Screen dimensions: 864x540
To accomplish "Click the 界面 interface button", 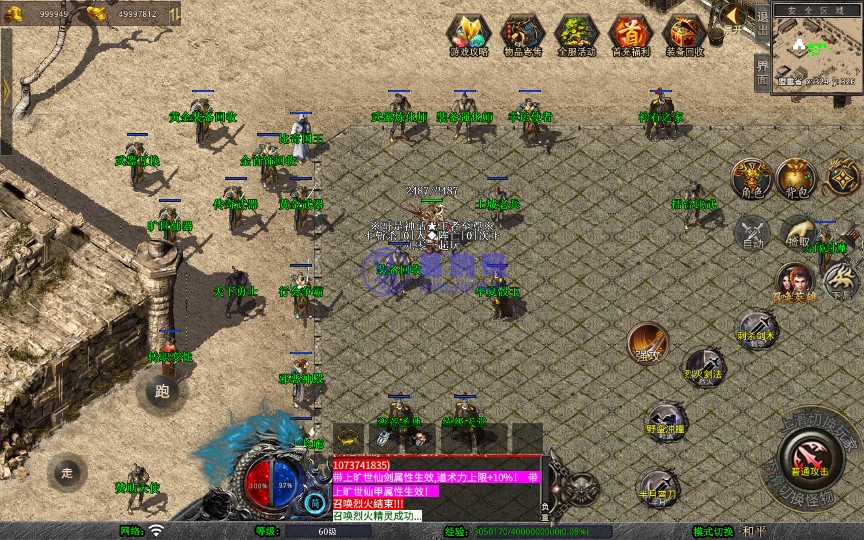I will (x=762, y=72).
